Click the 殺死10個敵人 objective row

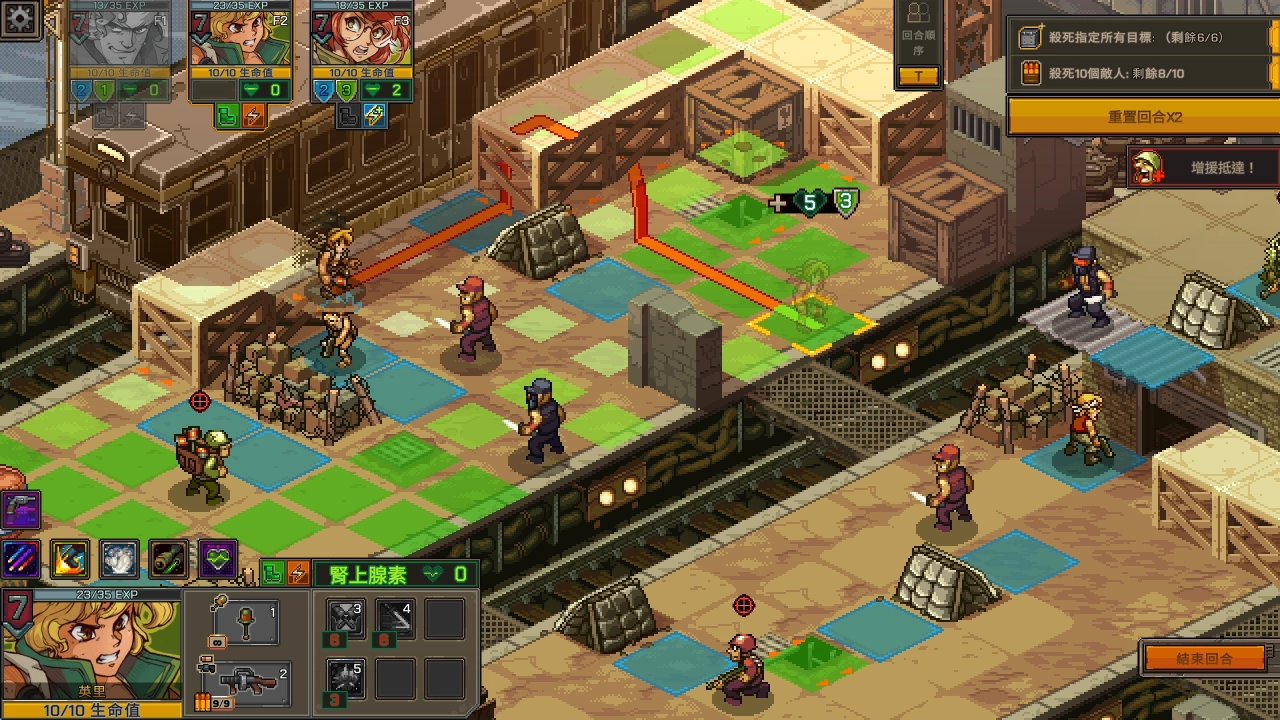click(x=1140, y=73)
